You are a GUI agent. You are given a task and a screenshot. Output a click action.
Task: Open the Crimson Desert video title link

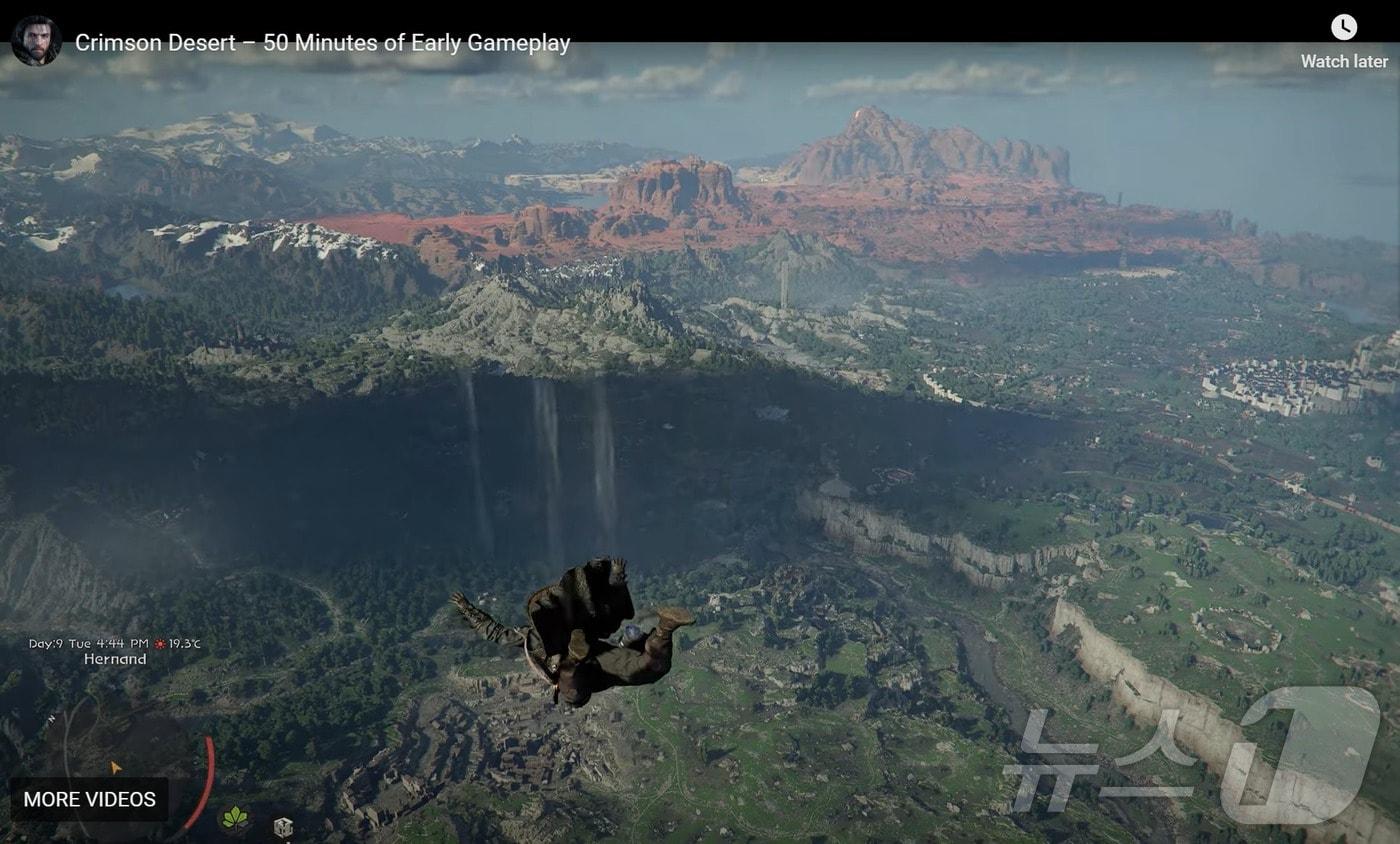click(322, 43)
